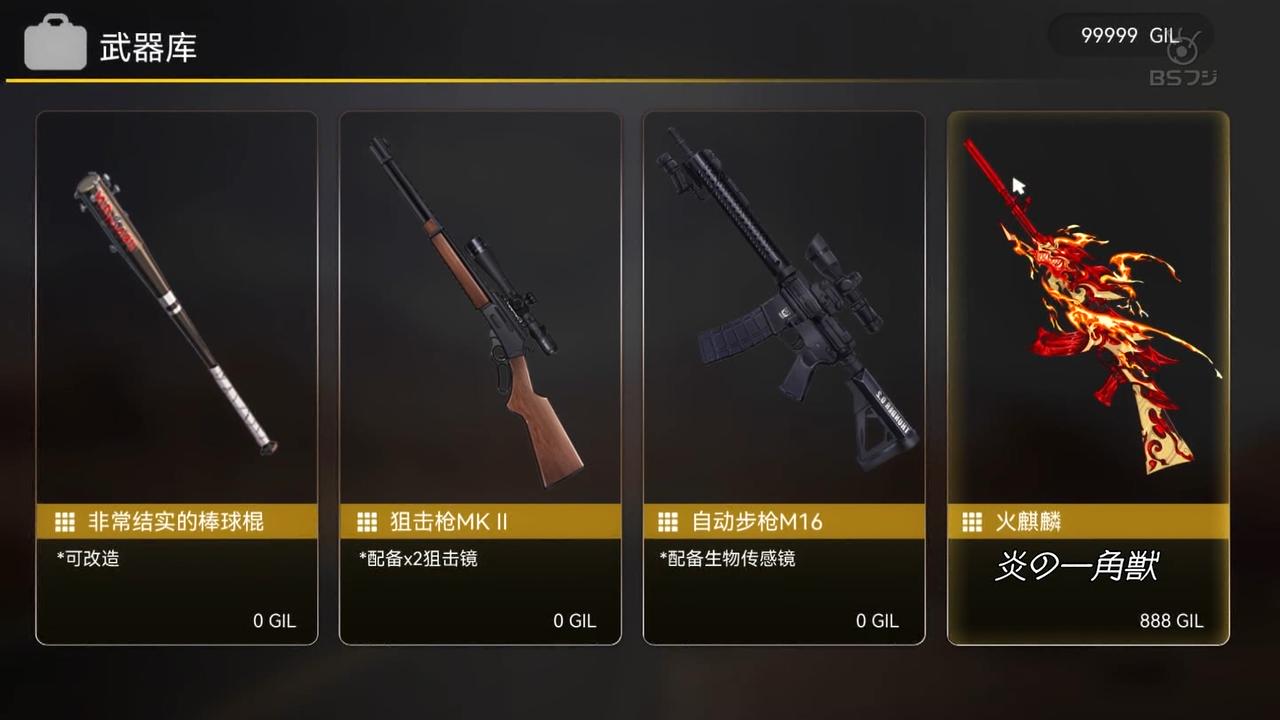1280x720 pixels.
Task: Pick the 自动步枪M16 rifle card
Action: pyautogui.click(x=784, y=377)
